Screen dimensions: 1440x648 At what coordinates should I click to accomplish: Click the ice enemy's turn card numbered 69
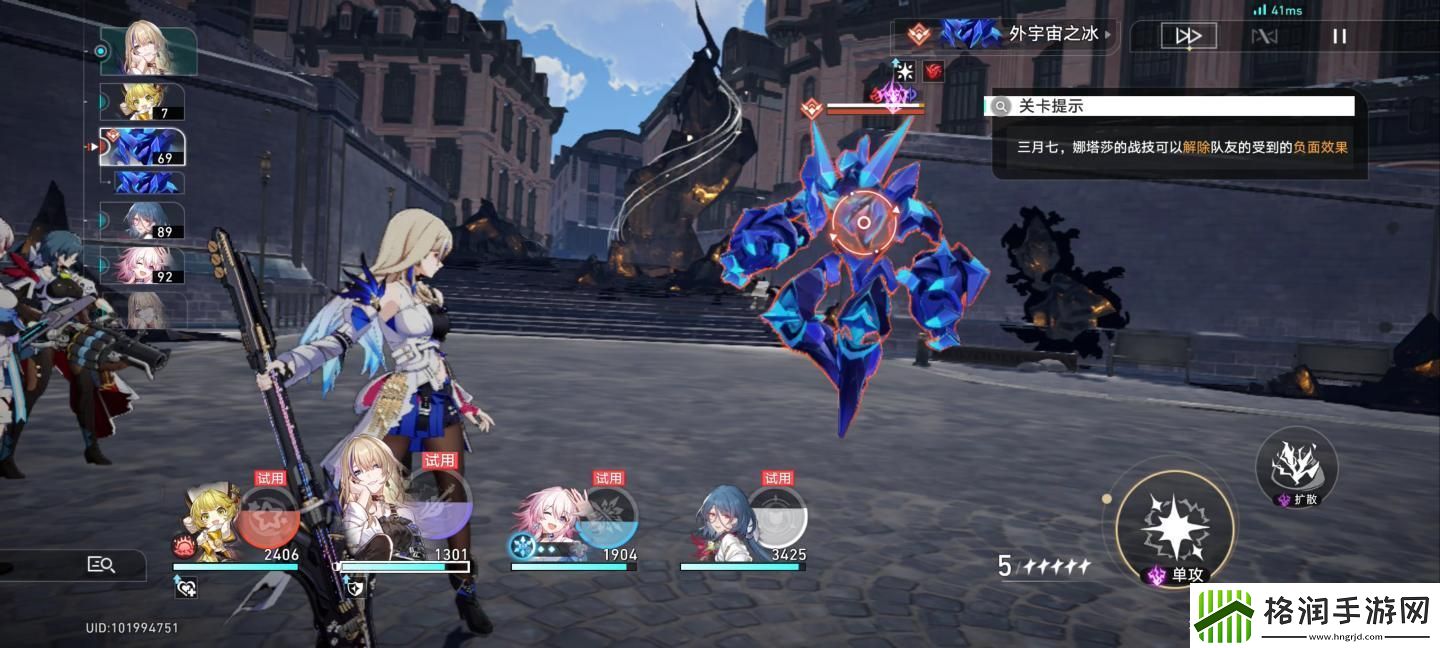coord(142,147)
